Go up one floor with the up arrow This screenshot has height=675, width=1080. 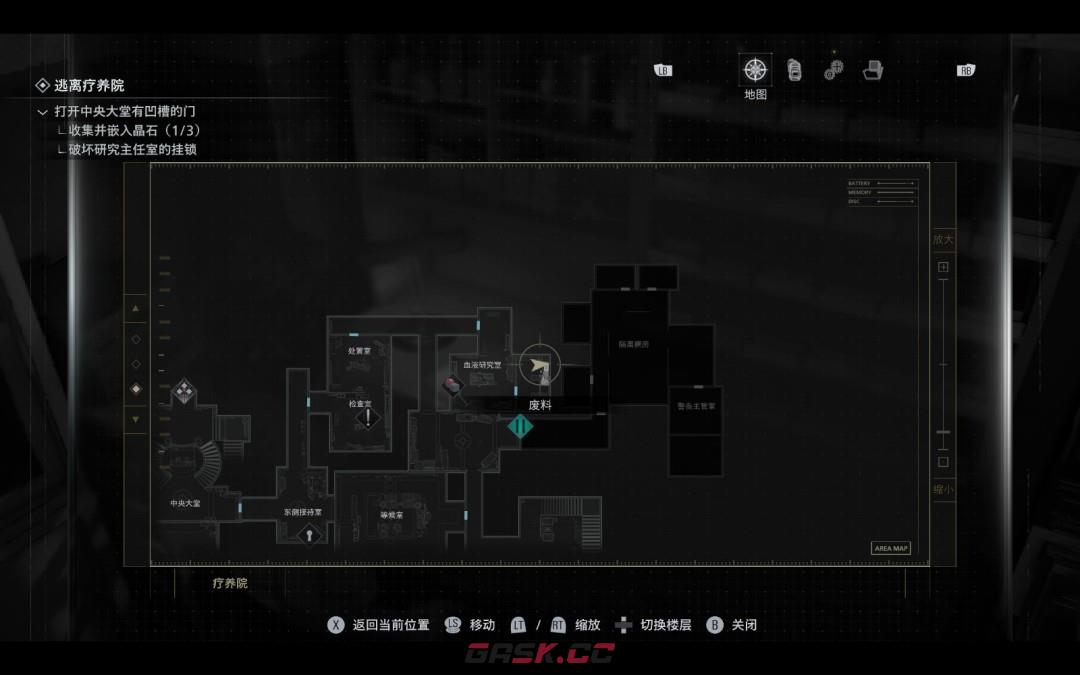[136, 308]
